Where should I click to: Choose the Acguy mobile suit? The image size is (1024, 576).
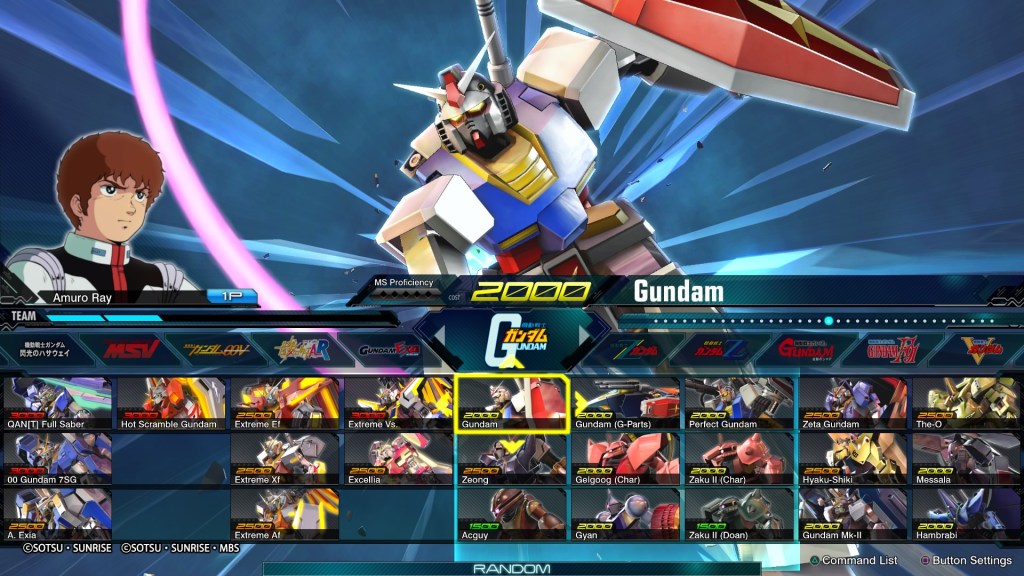click(x=512, y=514)
